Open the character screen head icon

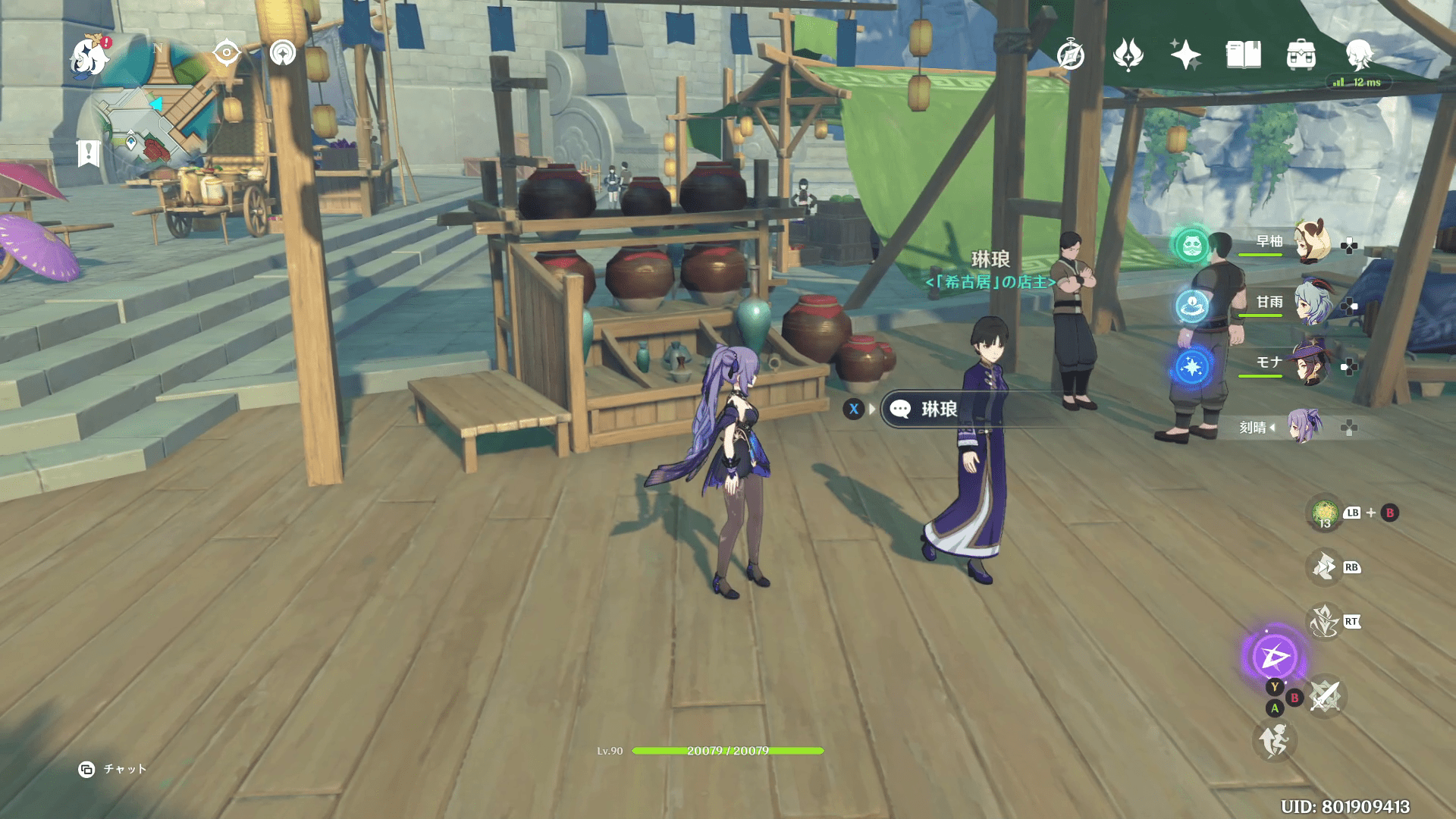click(x=1358, y=55)
